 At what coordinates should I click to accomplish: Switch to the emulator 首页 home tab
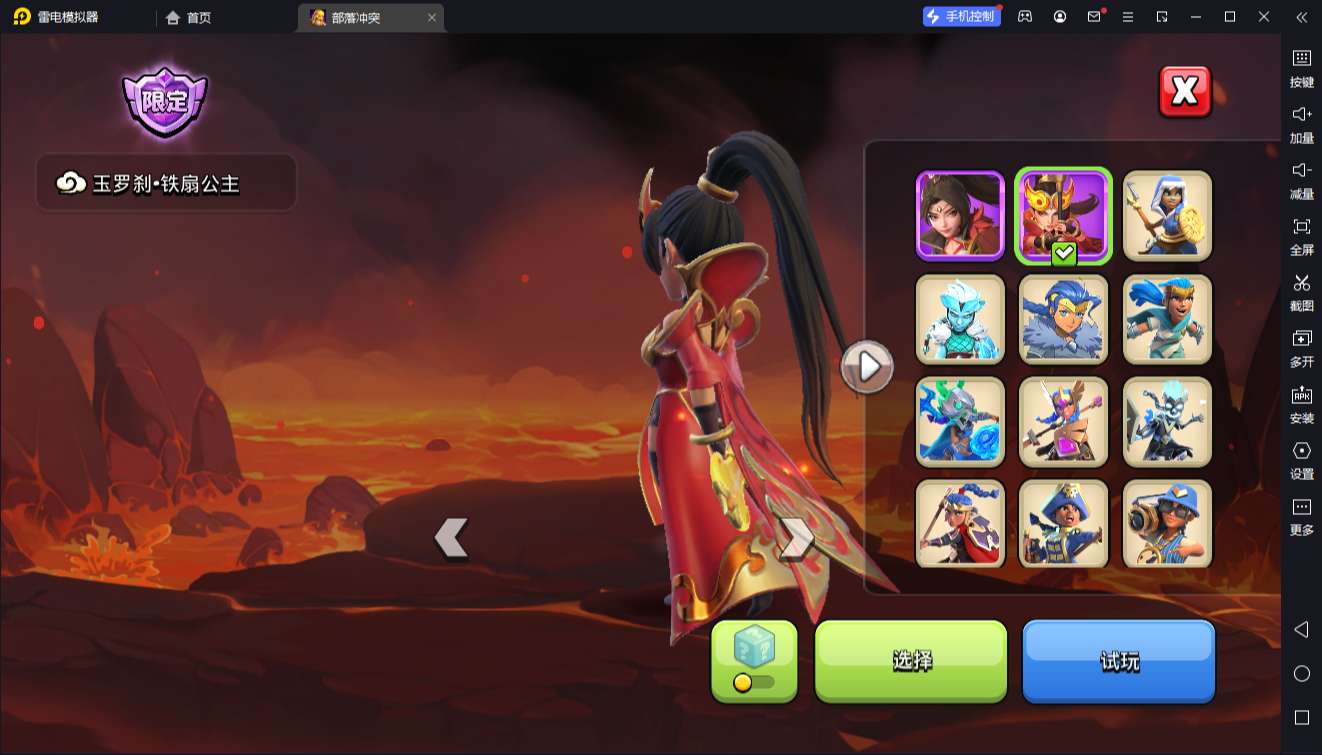pyautogui.click(x=189, y=17)
